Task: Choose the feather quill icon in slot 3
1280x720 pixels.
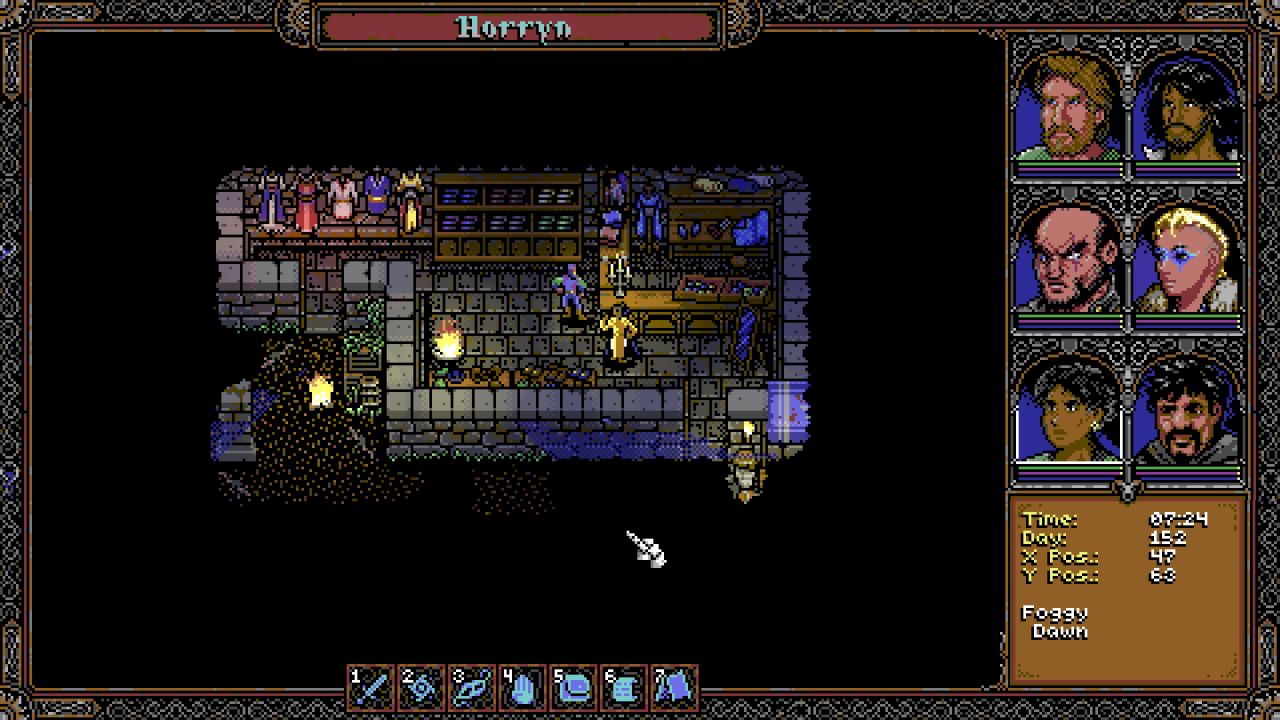Action: click(472, 688)
